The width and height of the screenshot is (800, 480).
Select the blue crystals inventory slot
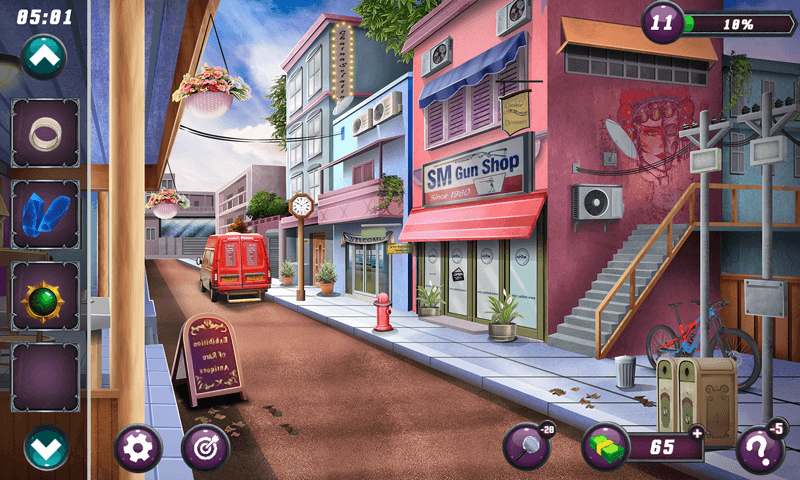(x=45, y=214)
